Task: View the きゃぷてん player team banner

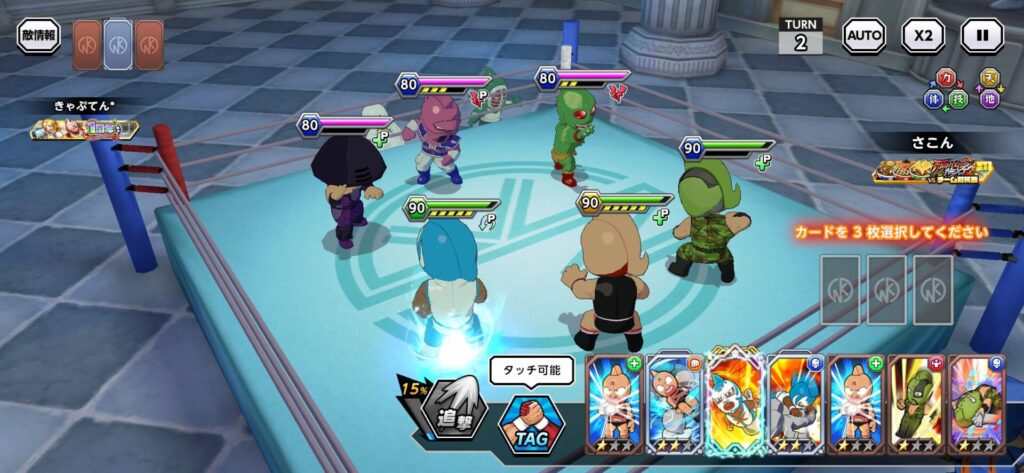Action: pos(84,129)
